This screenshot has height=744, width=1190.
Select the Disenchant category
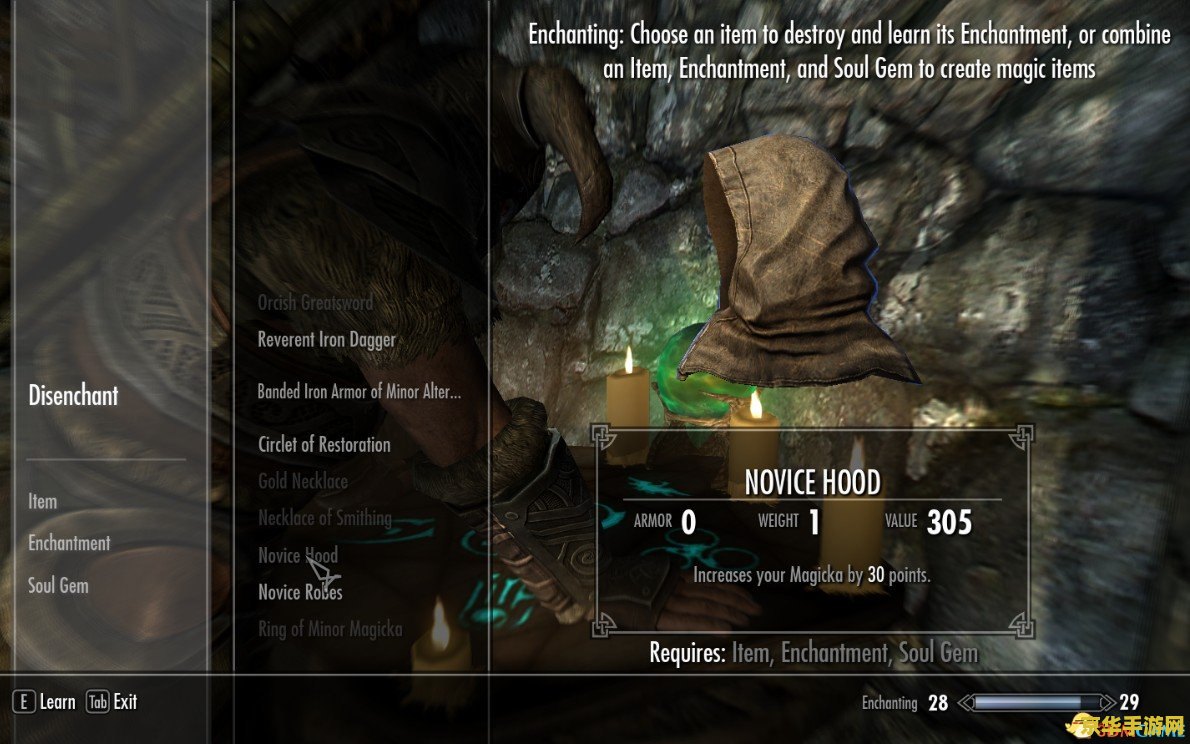(x=73, y=396)
